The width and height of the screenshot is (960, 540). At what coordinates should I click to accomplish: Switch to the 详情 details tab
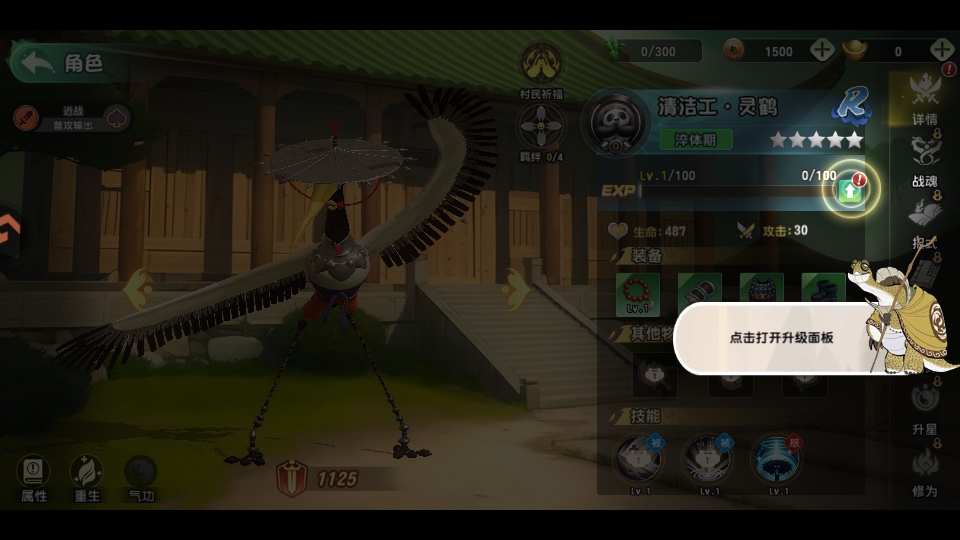point(925,98)
